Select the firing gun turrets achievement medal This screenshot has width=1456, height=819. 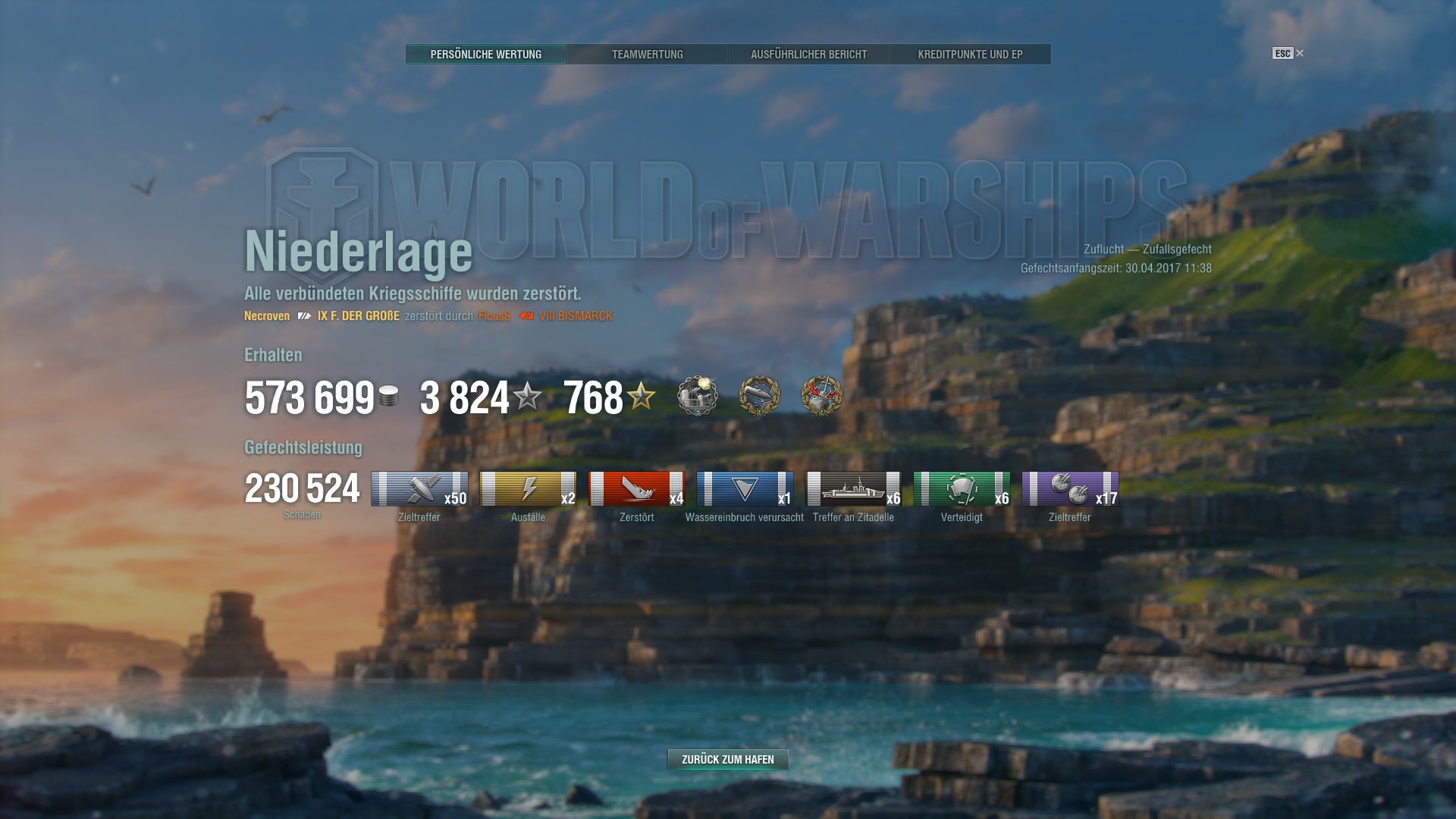click(698, 395)
